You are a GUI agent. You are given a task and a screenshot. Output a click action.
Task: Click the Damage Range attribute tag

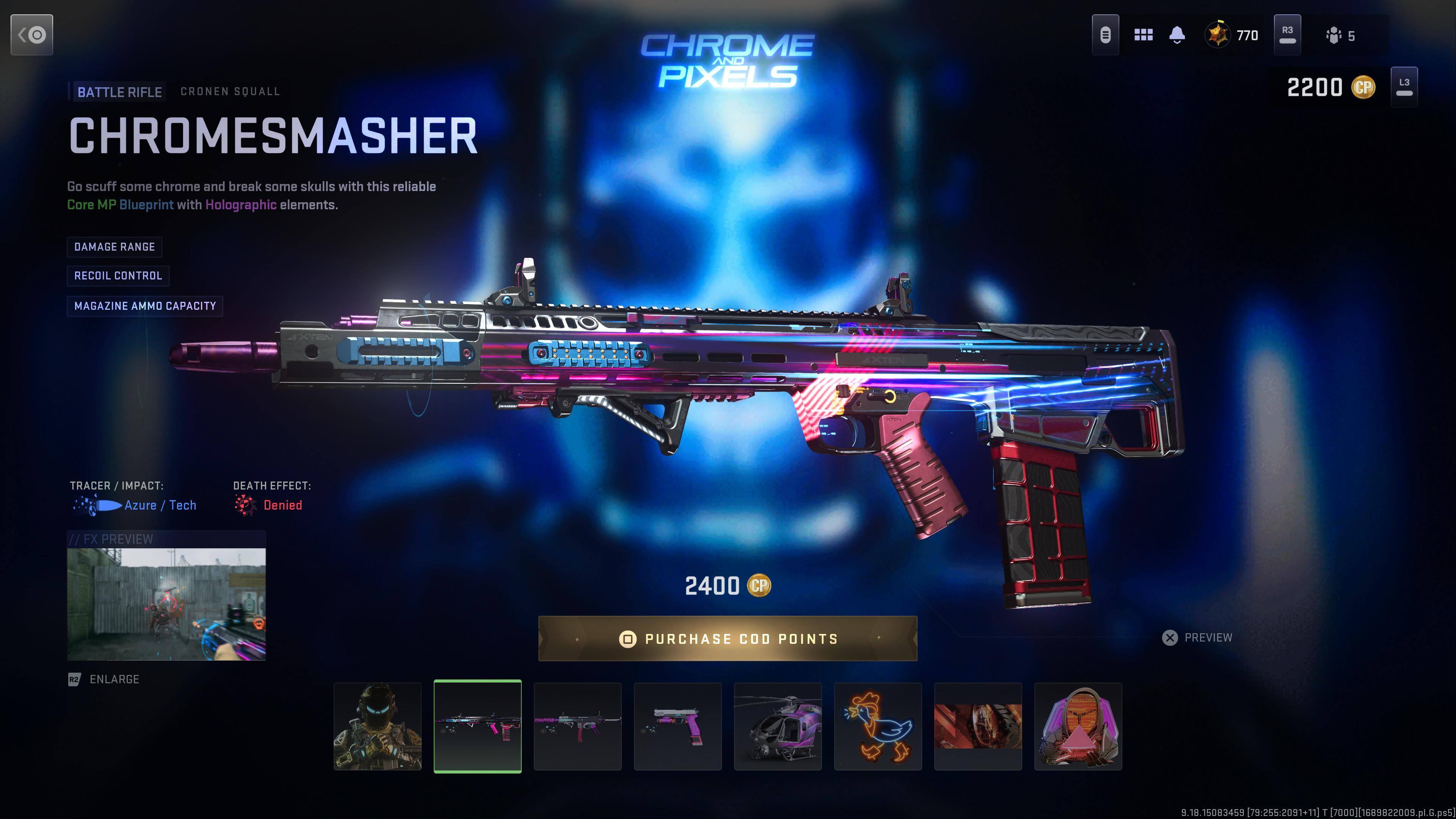click(115, 247)
